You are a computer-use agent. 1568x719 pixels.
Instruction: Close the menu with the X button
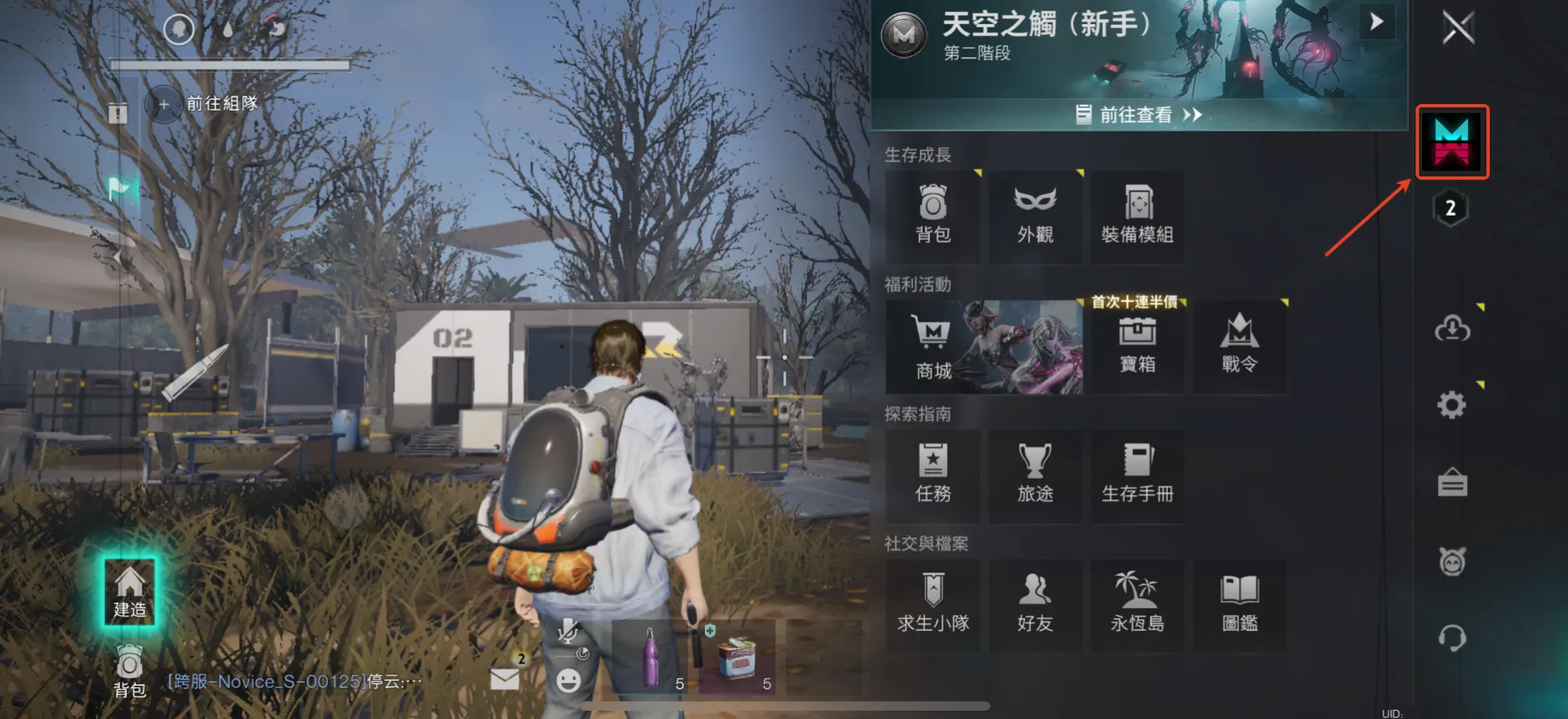click(x=1458, y=27)
